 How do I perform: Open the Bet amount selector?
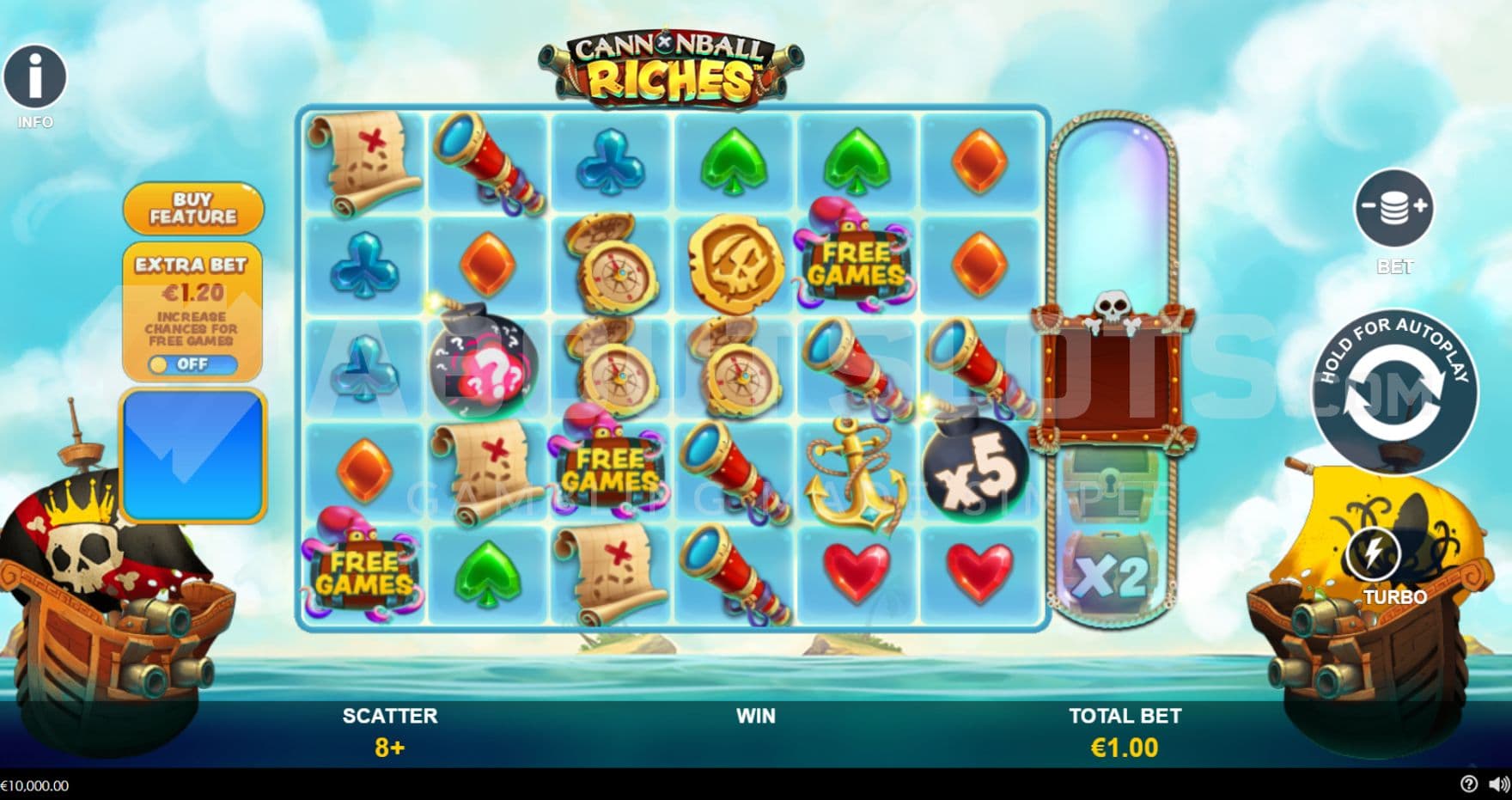click(1393, 208)
